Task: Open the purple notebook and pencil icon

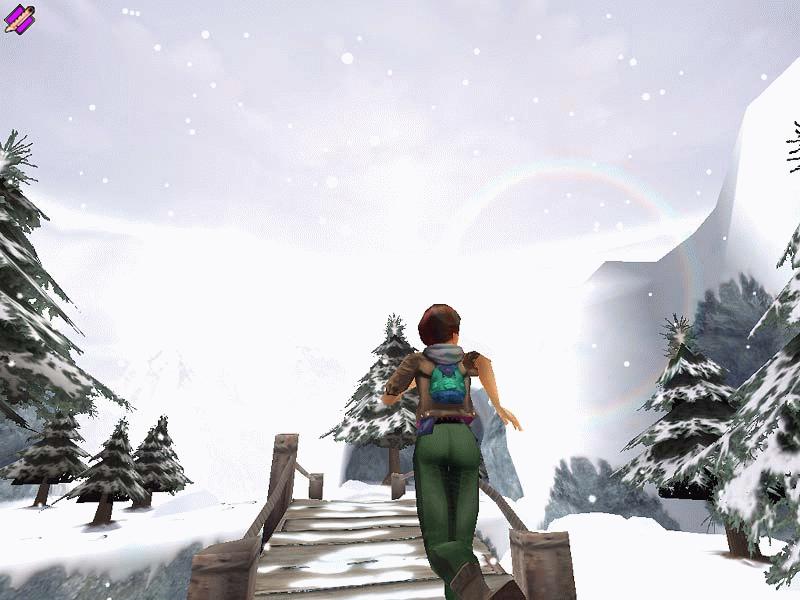Action: (19, 18)
